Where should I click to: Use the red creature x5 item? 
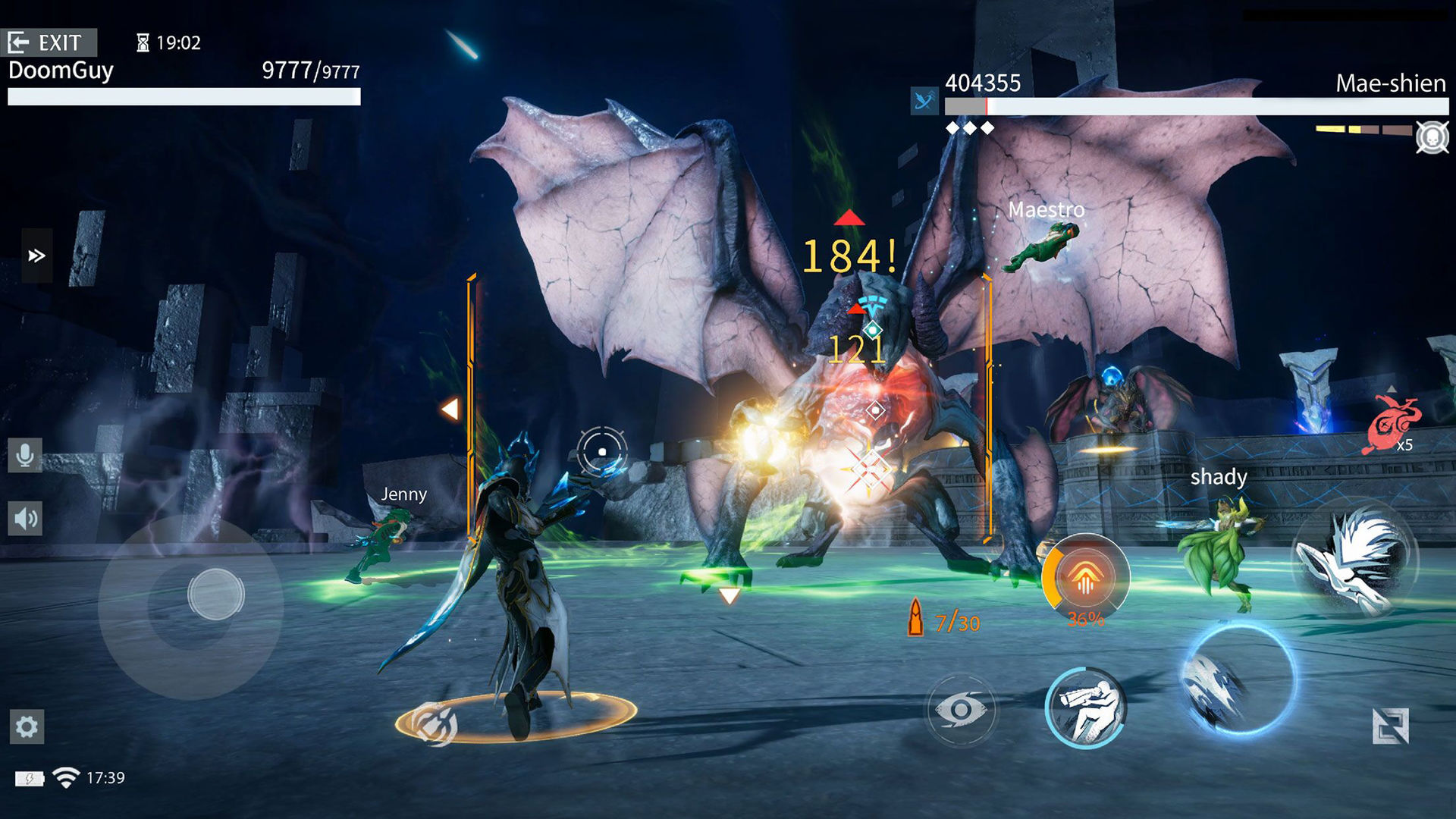[1394, 423]
